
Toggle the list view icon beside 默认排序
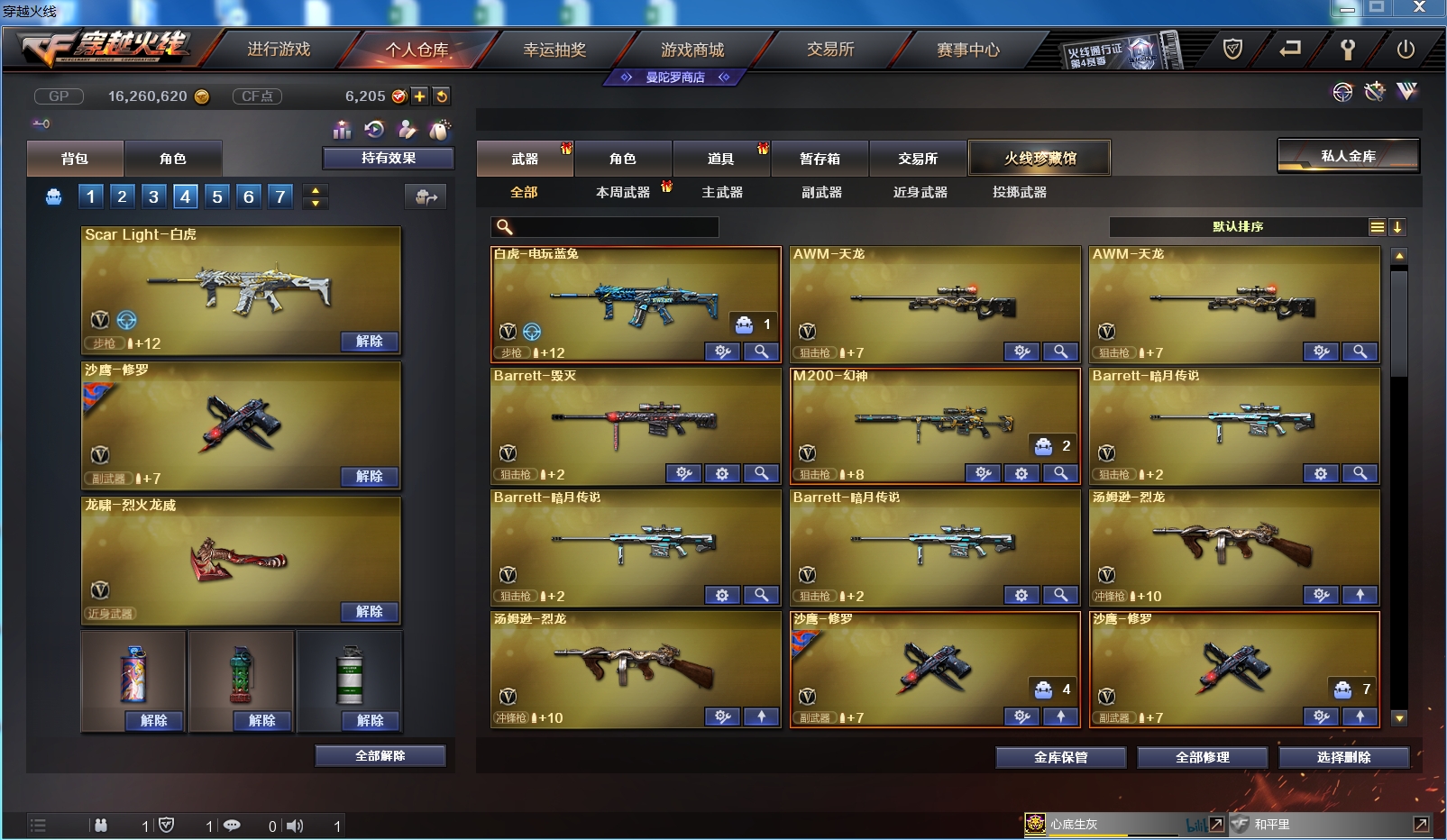pos(1378,227)
